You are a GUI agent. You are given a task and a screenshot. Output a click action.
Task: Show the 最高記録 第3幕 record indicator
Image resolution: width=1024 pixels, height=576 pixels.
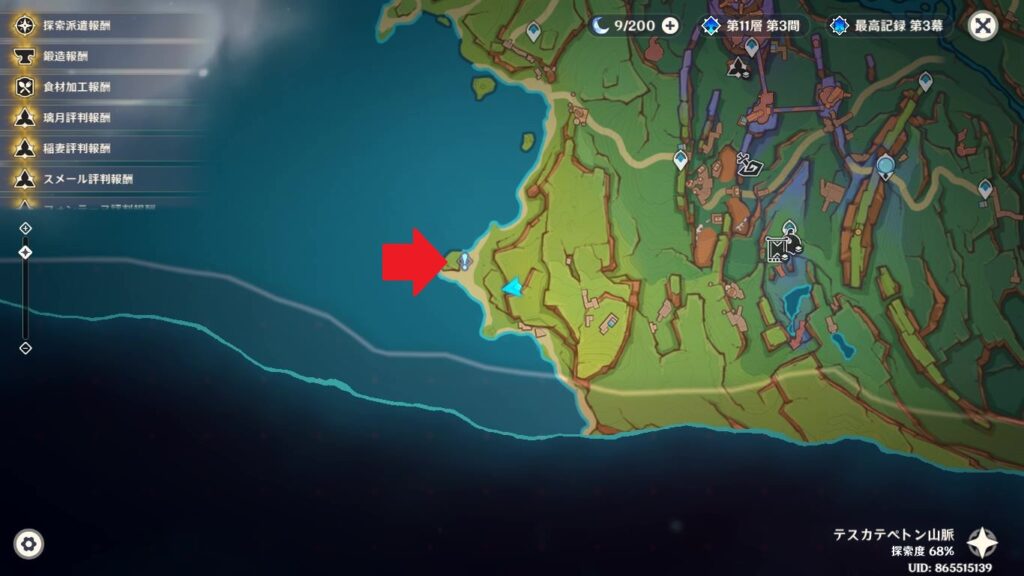[x=891, y=26]
